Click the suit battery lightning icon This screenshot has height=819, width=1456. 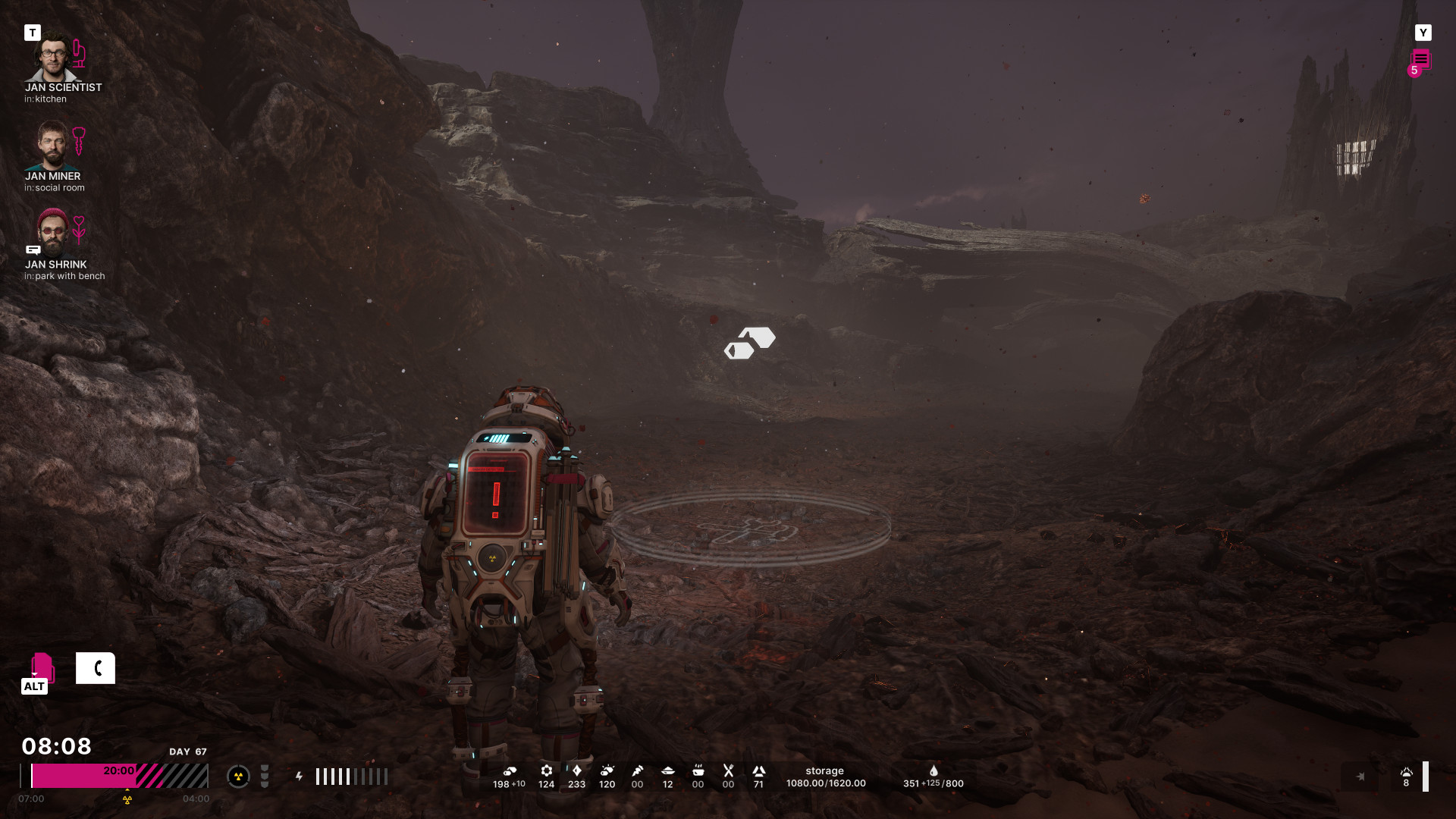[300, 777]
